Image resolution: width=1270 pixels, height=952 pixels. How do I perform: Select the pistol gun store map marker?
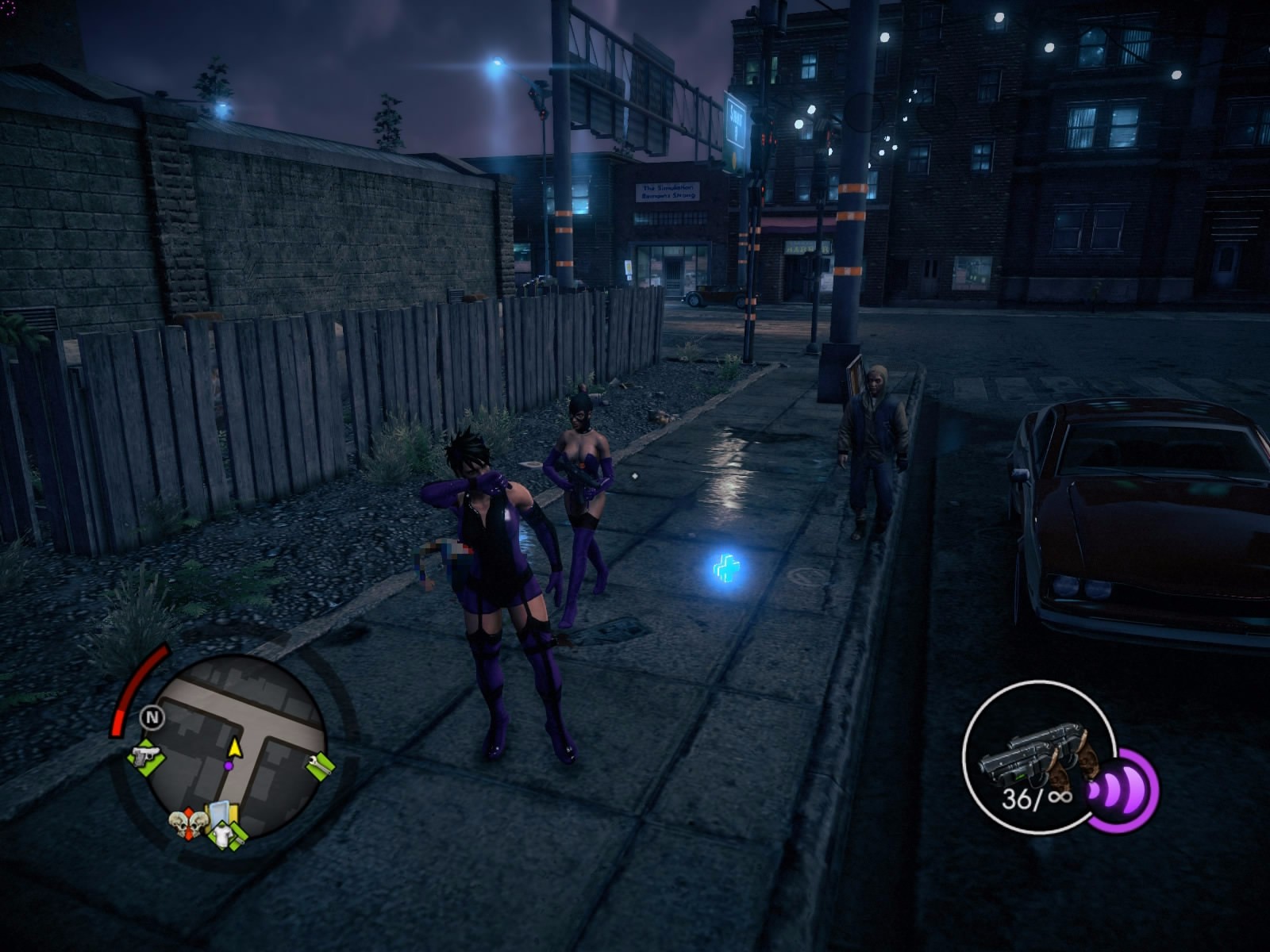[145, 756]
